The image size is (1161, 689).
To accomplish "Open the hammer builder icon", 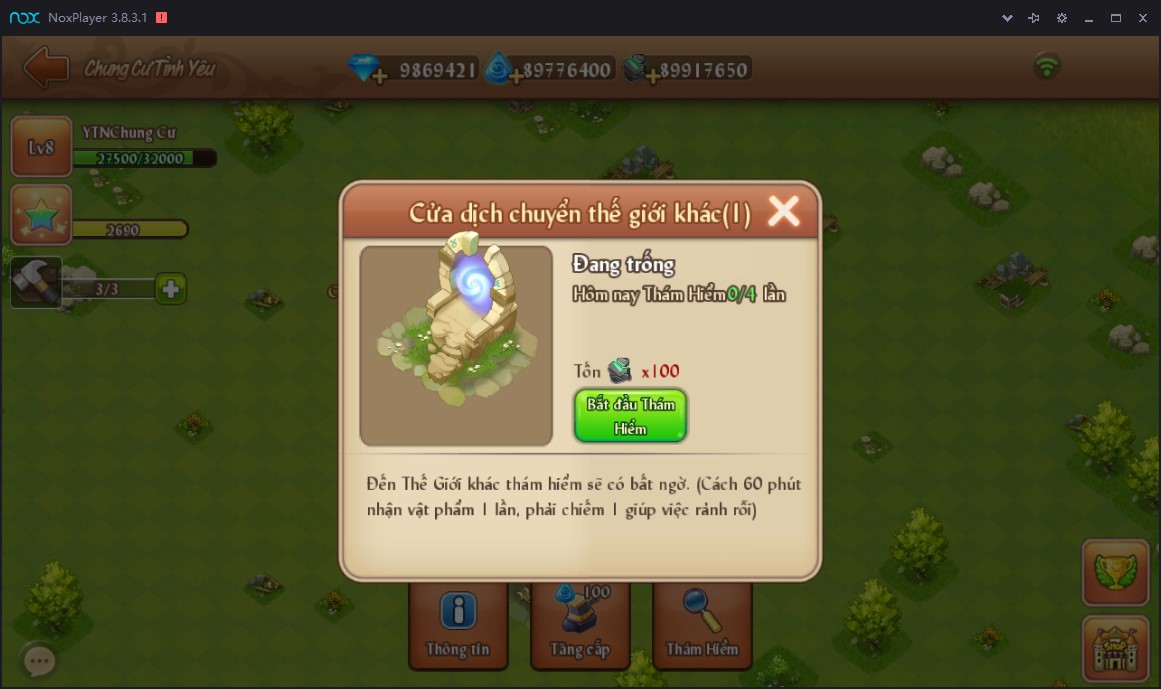I will [x=36, y=283].
